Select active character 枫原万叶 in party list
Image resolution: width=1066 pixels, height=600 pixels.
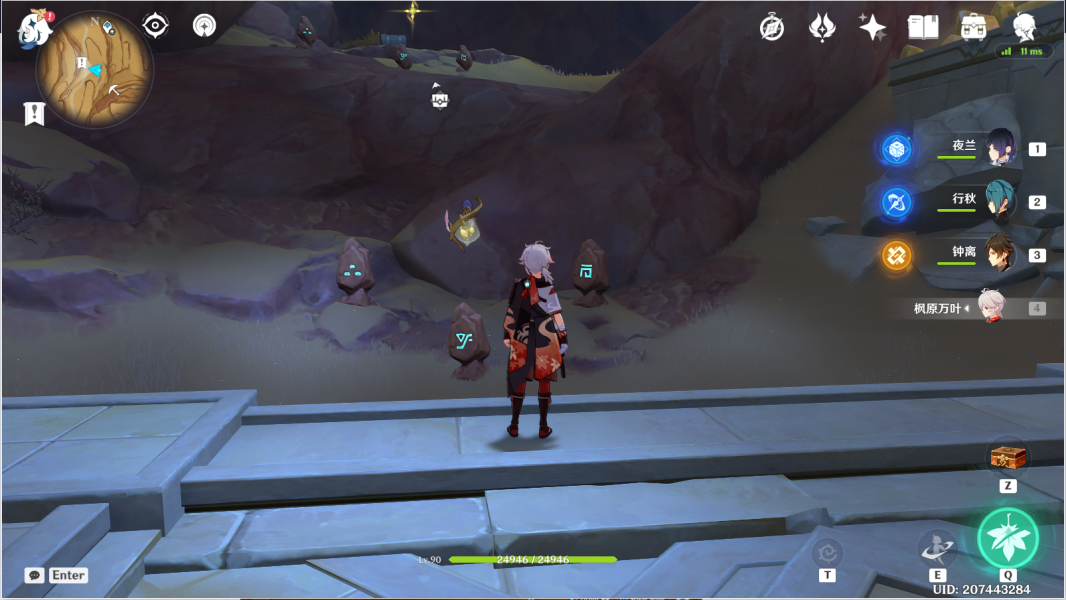[x=990, y=308]
